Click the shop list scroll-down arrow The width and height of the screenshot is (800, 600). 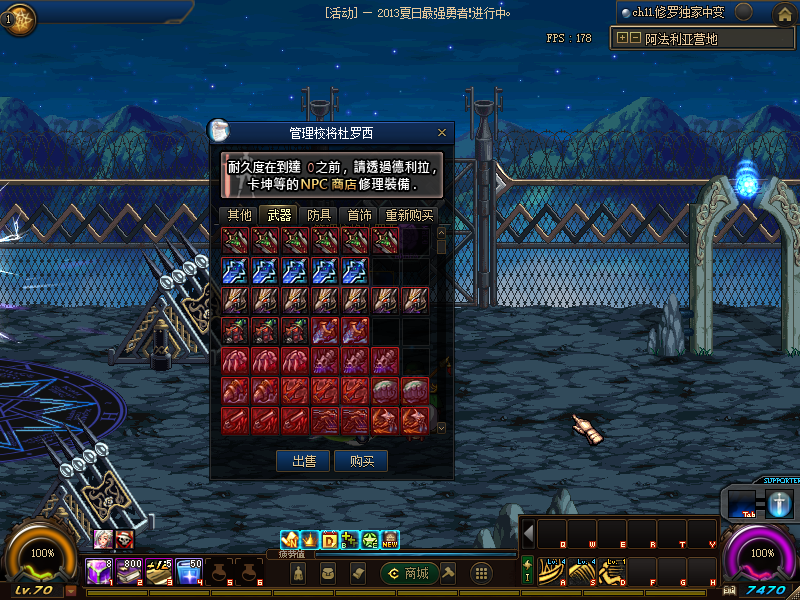point(442,427)
